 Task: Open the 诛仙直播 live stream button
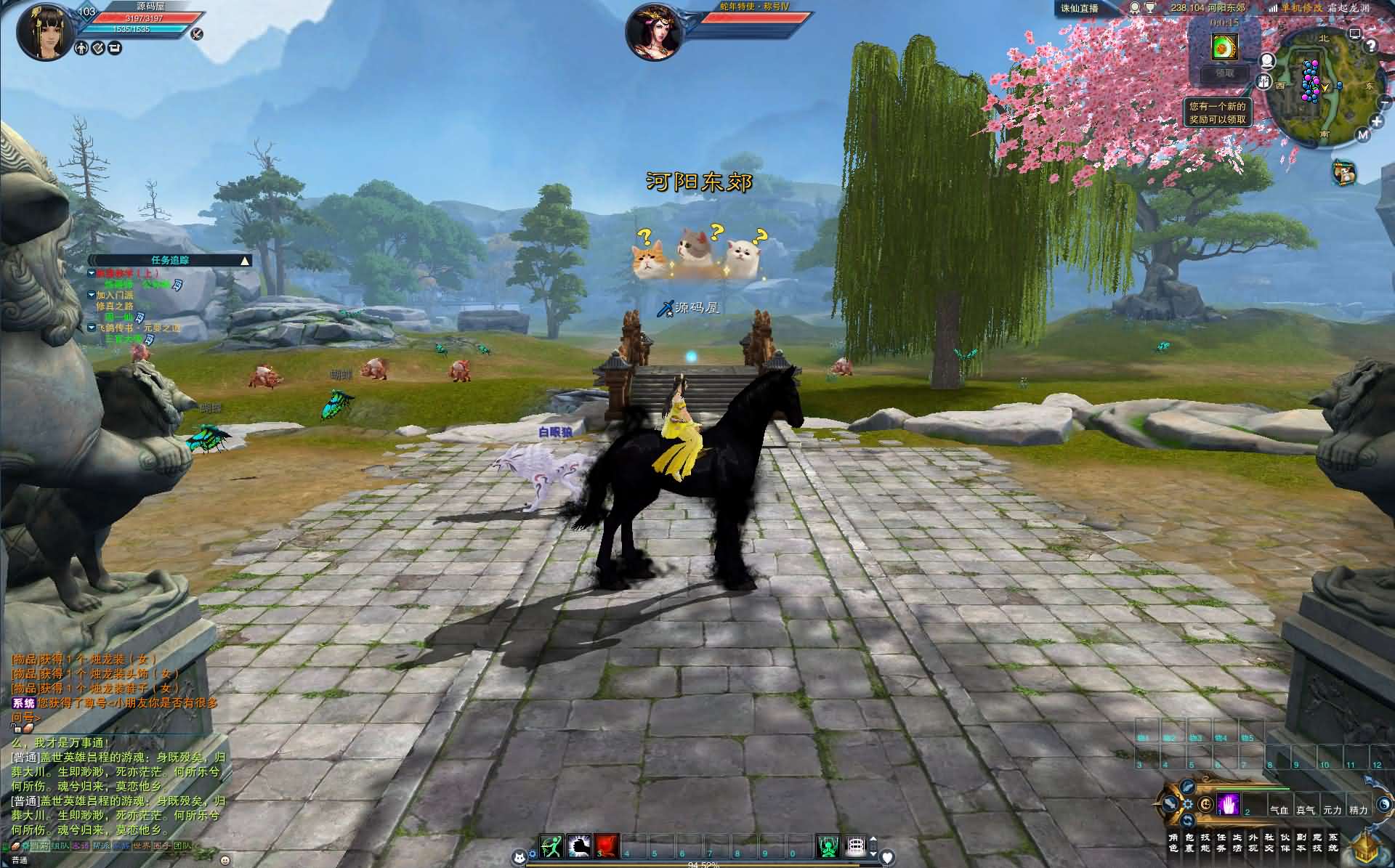click(1080, 9)
